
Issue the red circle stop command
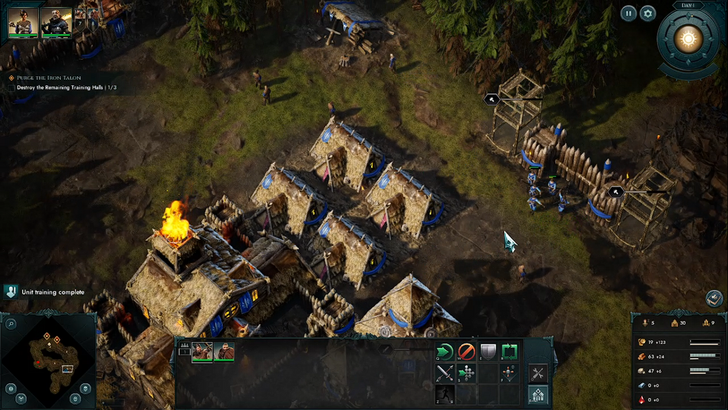click(x=466, y=351)
